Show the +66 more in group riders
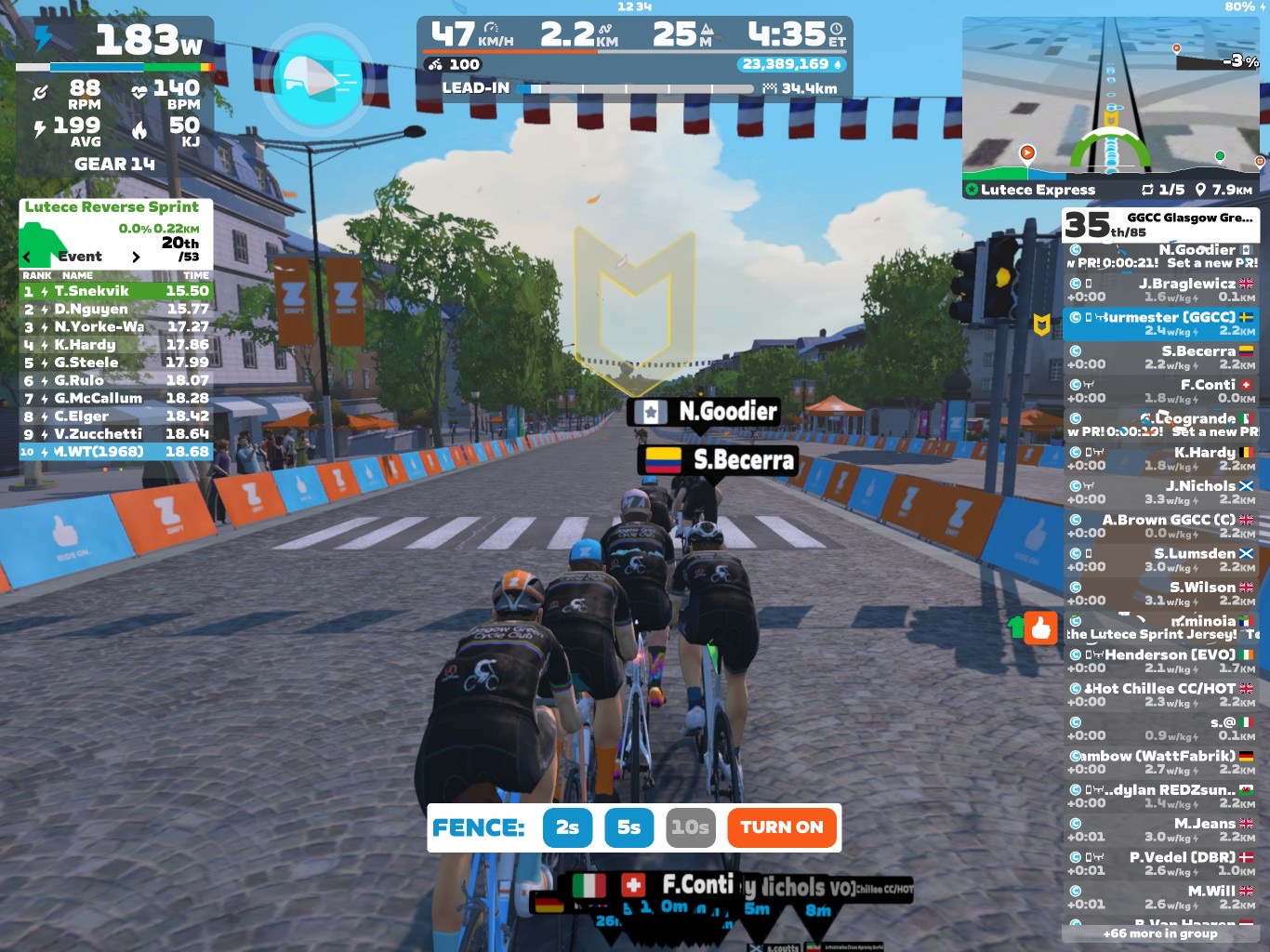1270x952 pixels. [1160, 933]
